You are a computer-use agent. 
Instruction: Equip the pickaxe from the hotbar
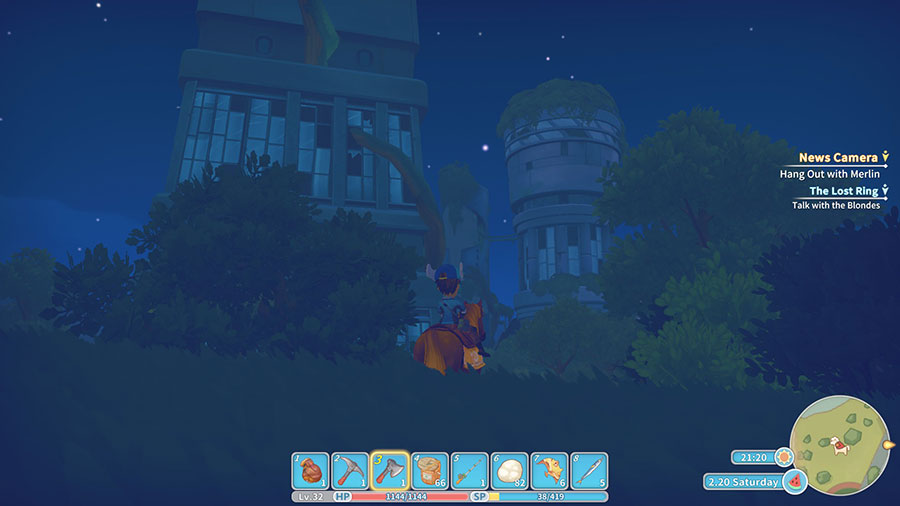(350, 470)
